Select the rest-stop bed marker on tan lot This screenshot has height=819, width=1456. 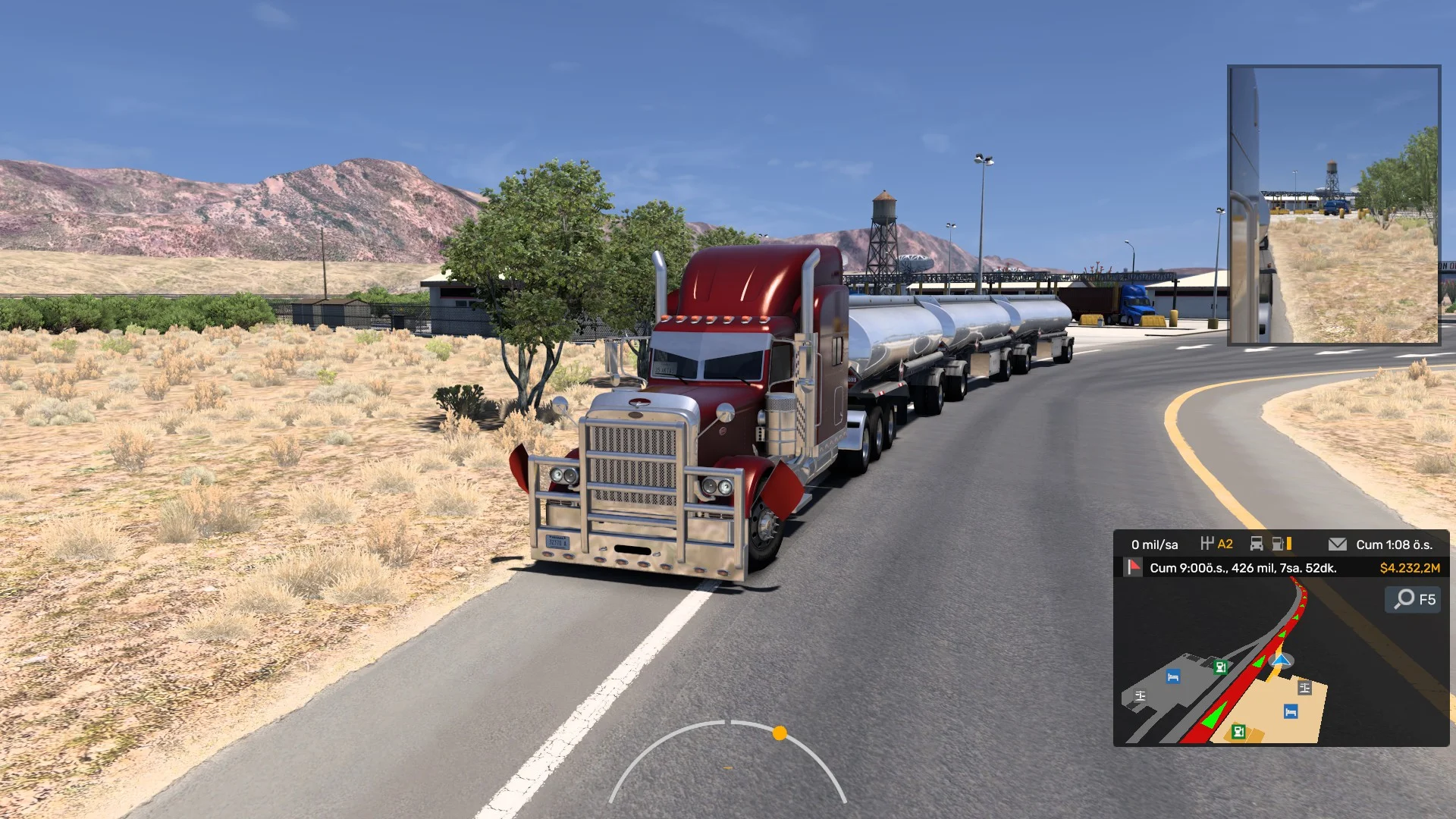pyautogui.click(x=1291, y=711)
